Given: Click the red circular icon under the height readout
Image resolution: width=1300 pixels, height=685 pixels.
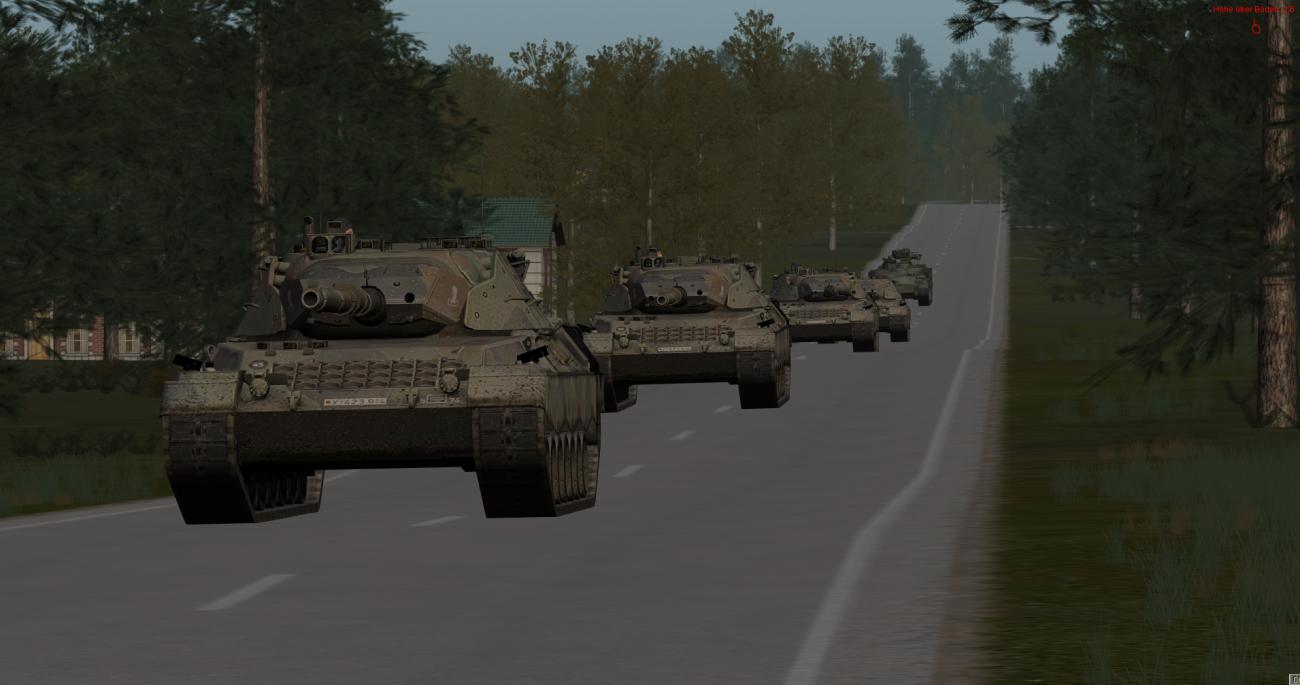Looking at the screenshot, I should 1256,28.
